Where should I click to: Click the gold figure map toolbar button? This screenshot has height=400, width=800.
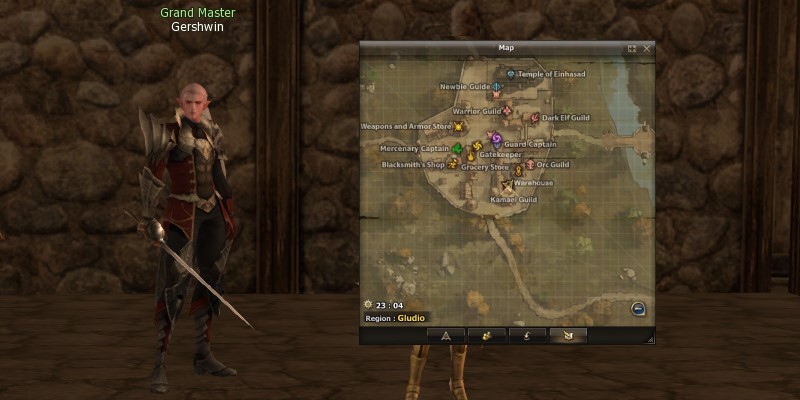pos(487,335)
